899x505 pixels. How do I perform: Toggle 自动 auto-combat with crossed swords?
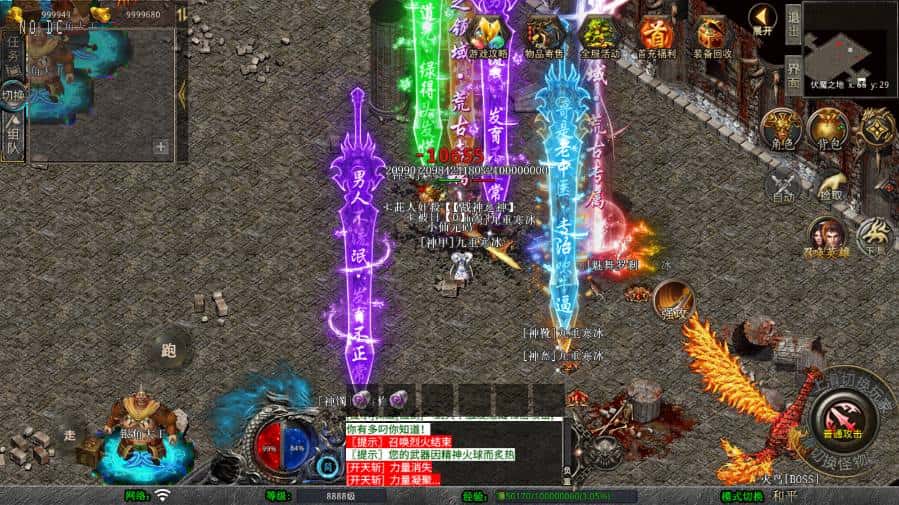tap(783, 186)
